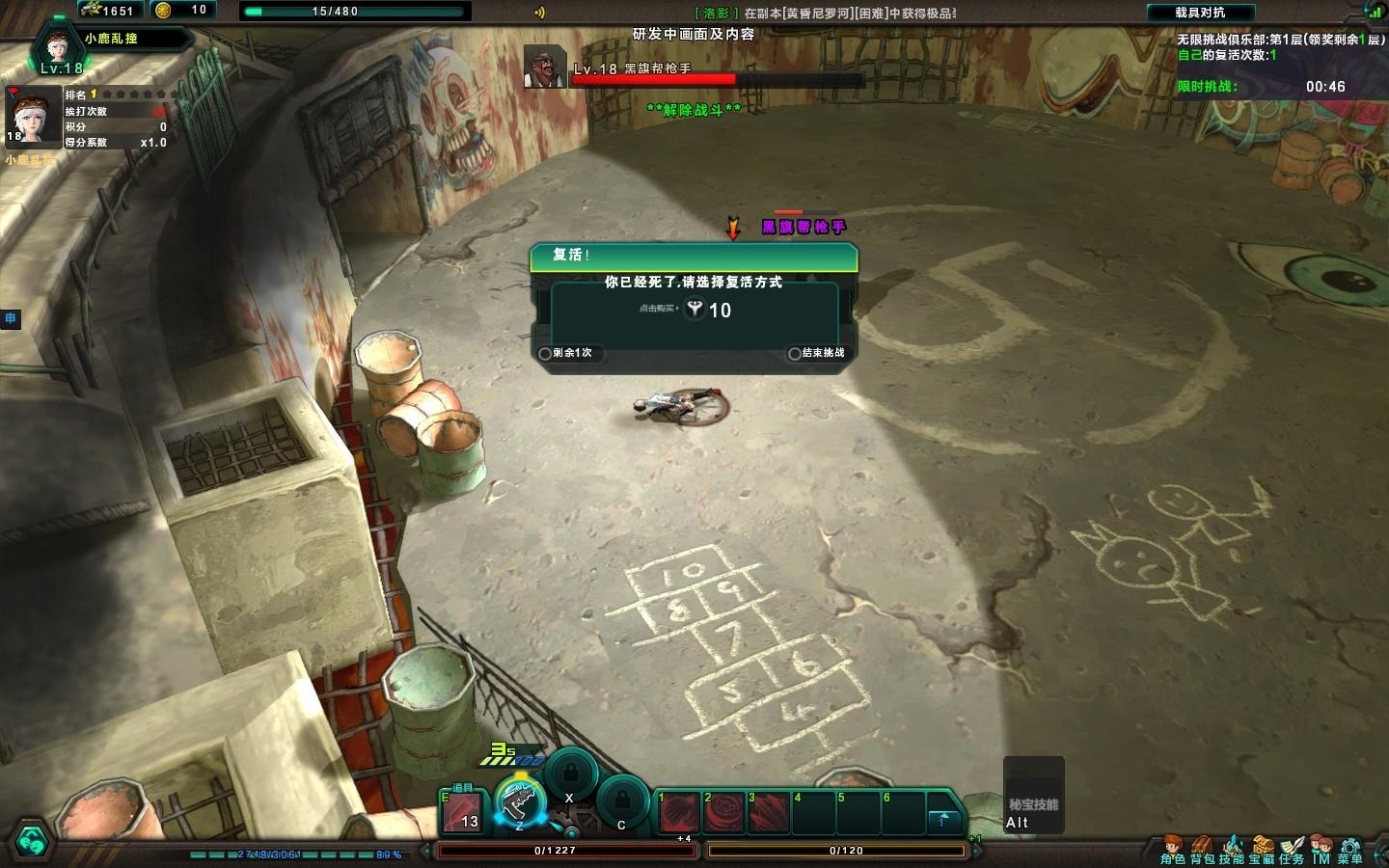Screen dimensions: 1389x868
Task: Open the IM friends chat
Action: [1321, 850]
